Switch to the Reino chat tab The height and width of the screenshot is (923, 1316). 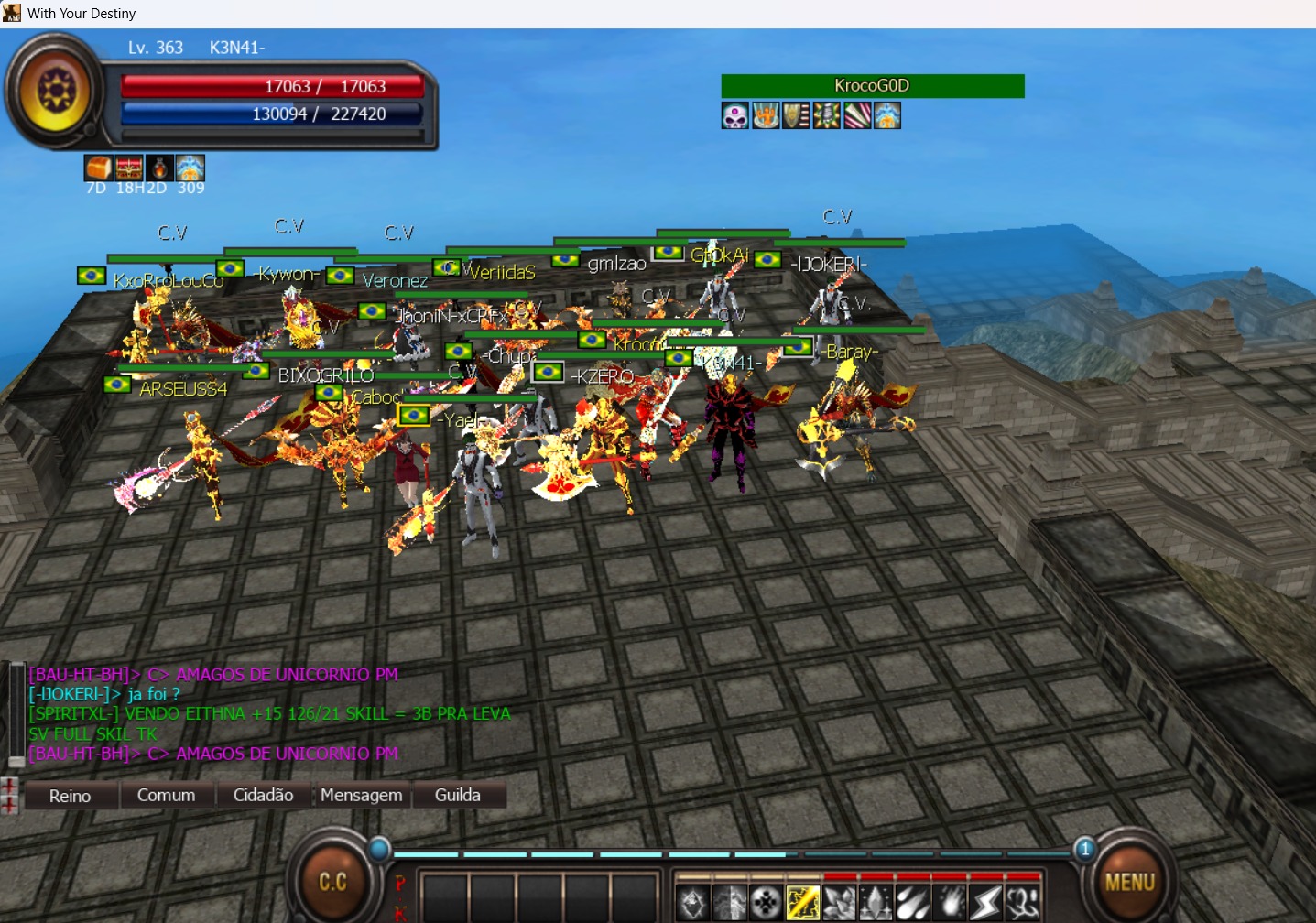(x=71, y=796)
